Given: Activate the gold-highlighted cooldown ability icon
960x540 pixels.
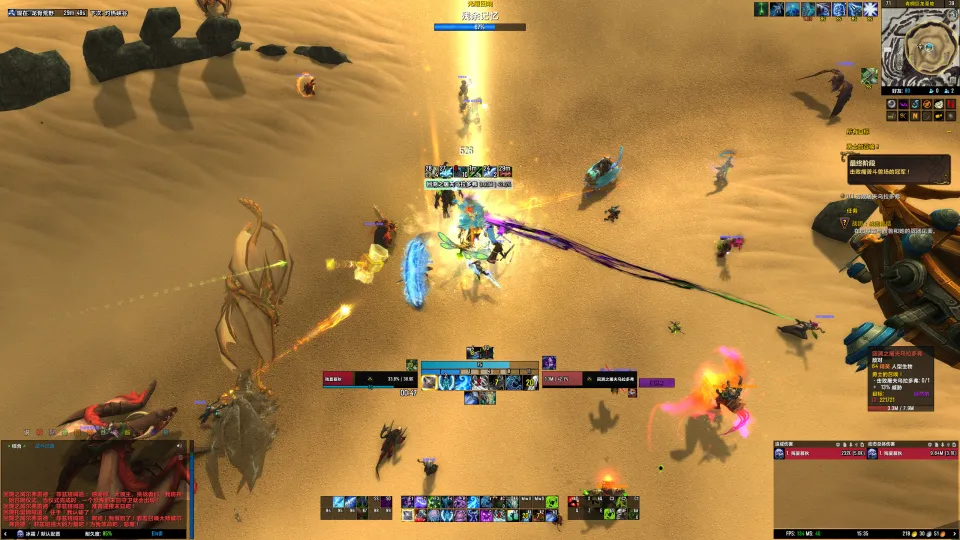Looking at the screenshot, I should click(429, 382).
